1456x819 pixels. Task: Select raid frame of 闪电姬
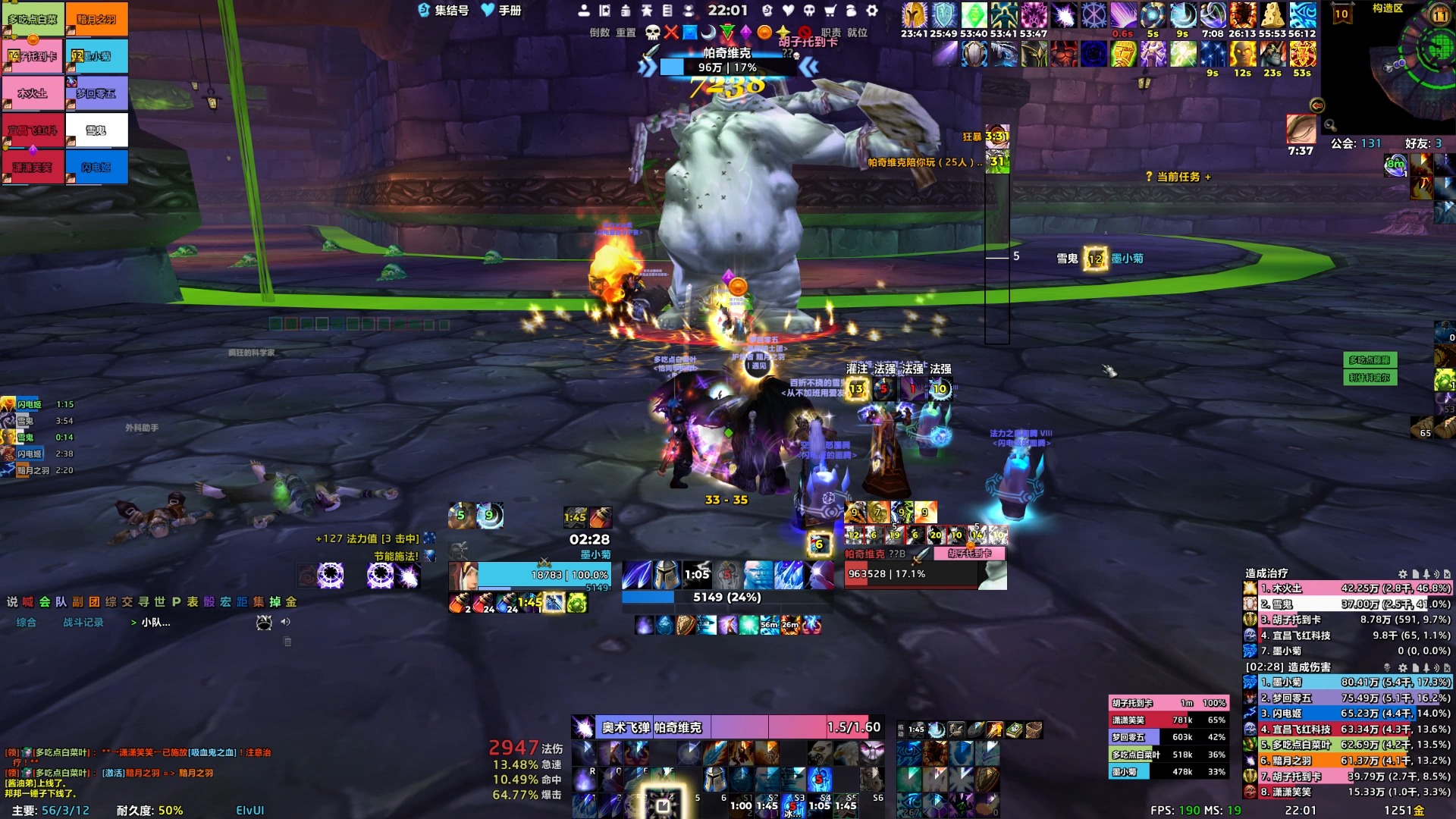coord(96,168)
